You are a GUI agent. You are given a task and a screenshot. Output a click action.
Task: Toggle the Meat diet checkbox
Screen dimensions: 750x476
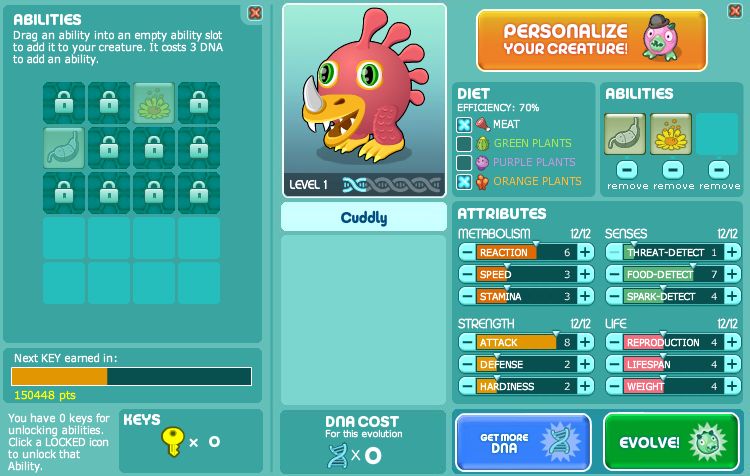(x=464, y=125)
